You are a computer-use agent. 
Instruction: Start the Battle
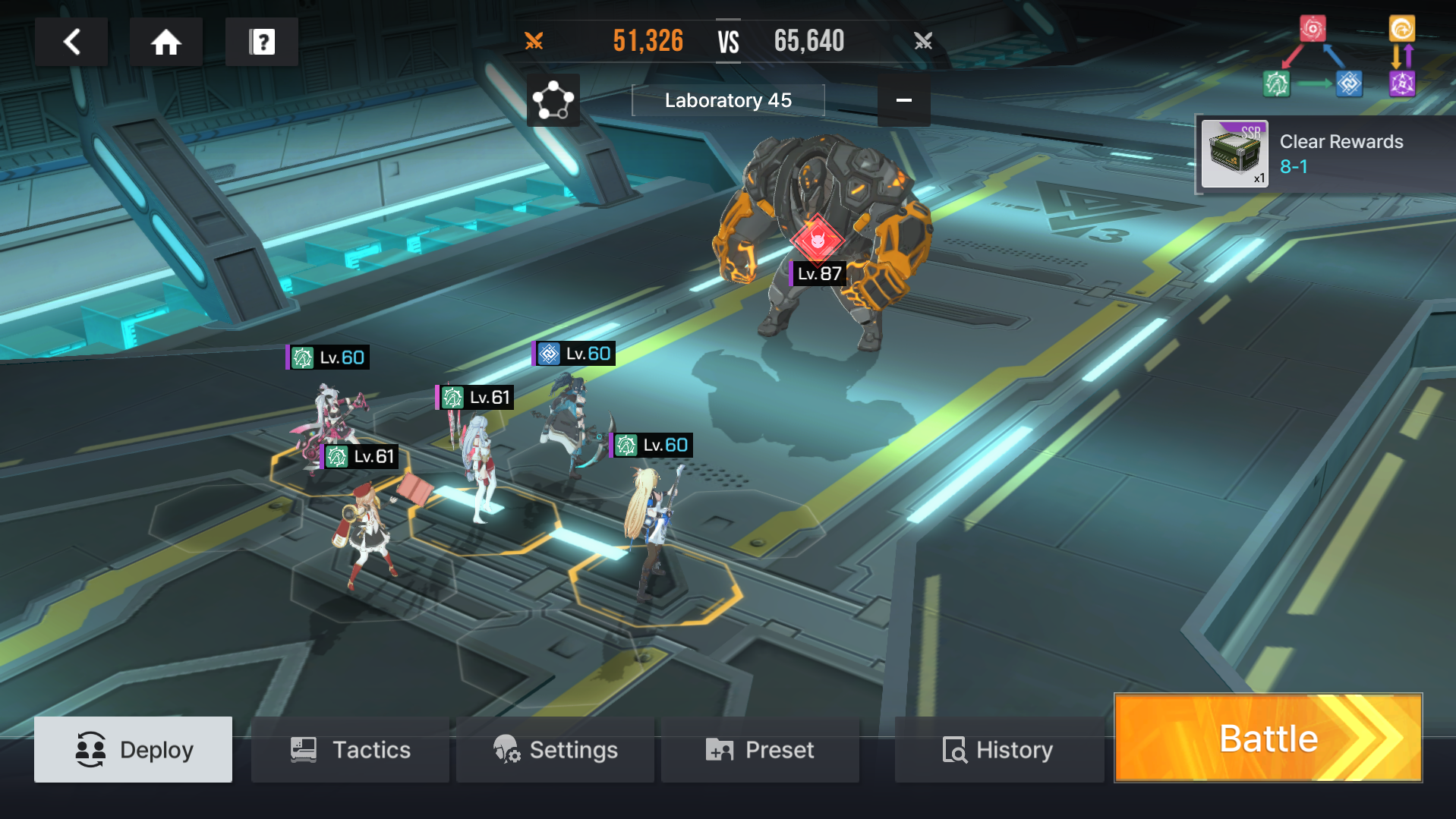click(x=1268, y=738)
